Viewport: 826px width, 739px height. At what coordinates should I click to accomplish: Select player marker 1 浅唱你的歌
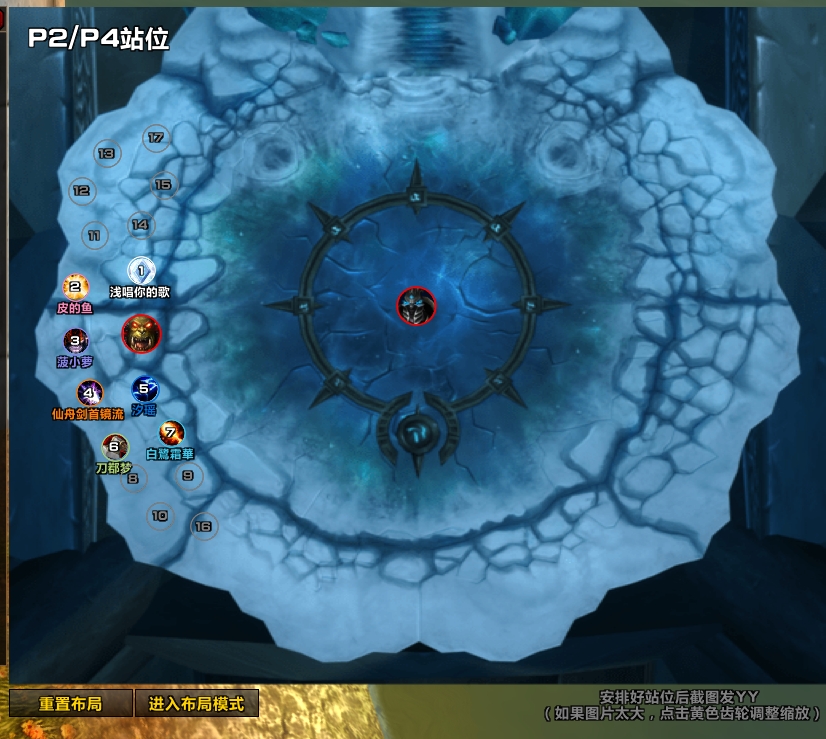[141, 270]
